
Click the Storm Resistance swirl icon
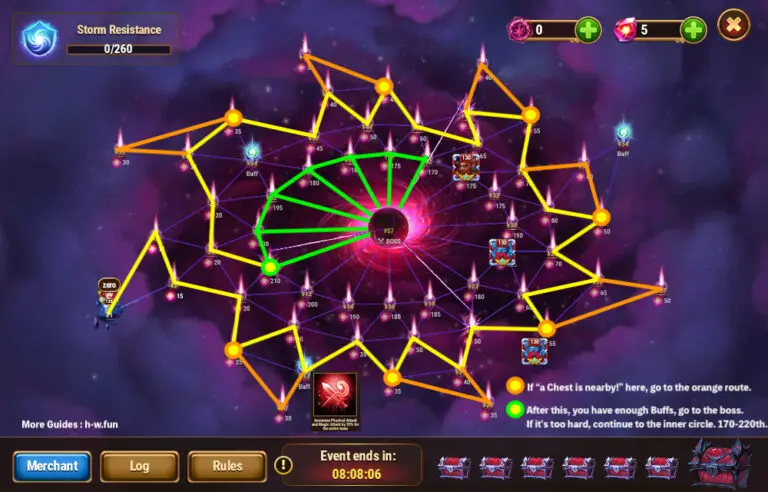pyautogui.click(x=40, y=39)
